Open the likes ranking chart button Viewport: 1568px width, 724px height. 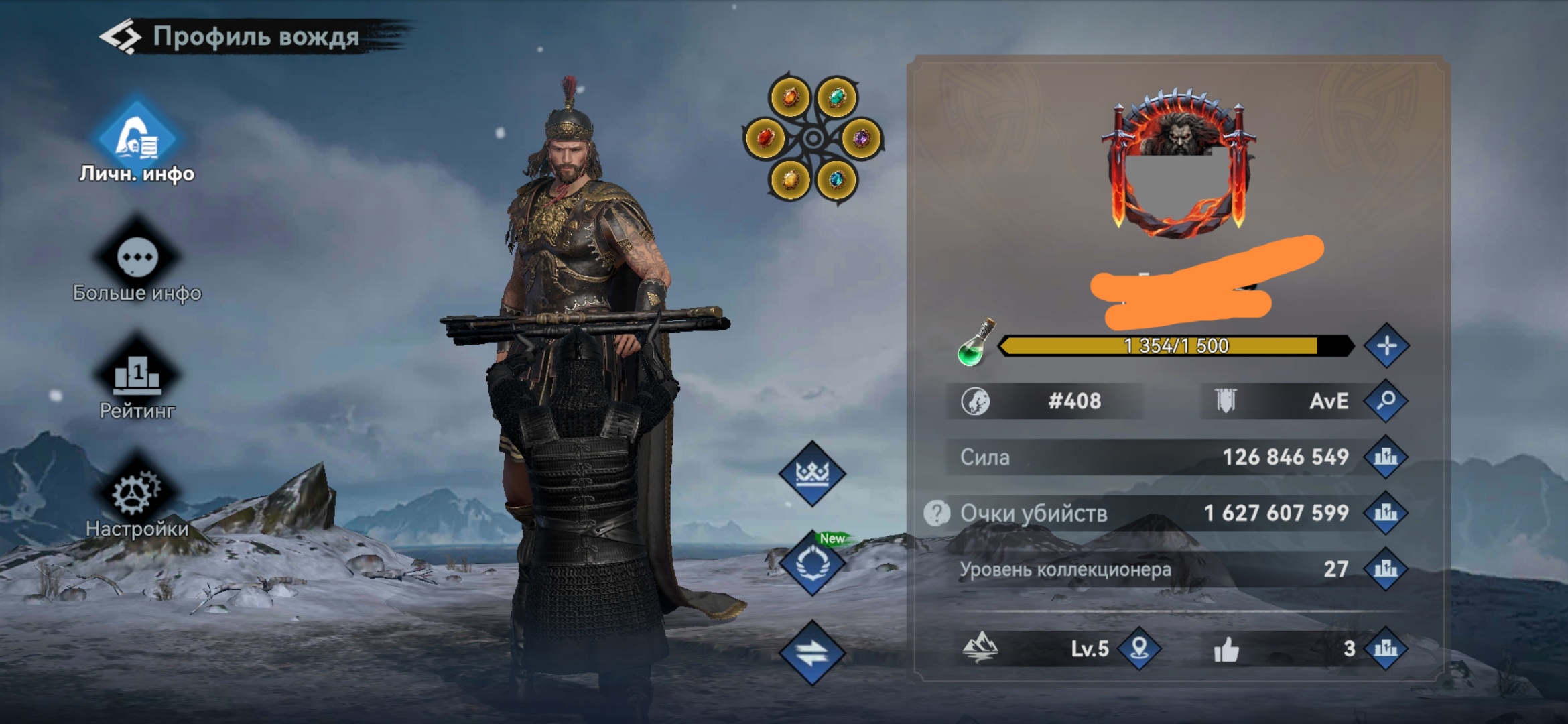click(x=1386, y=648)
